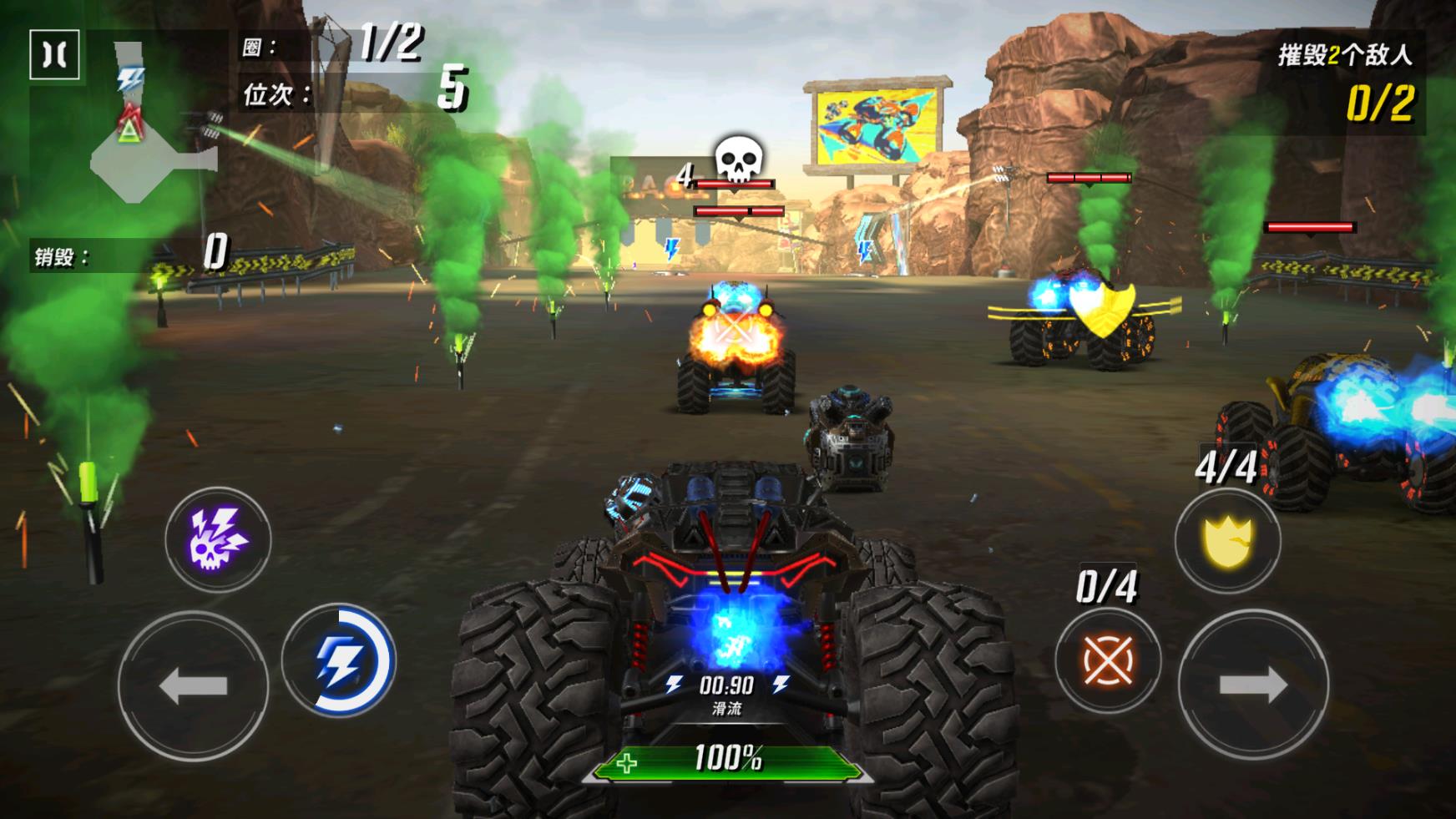Activate the blue lightning nitro boost

click(339, 660)
